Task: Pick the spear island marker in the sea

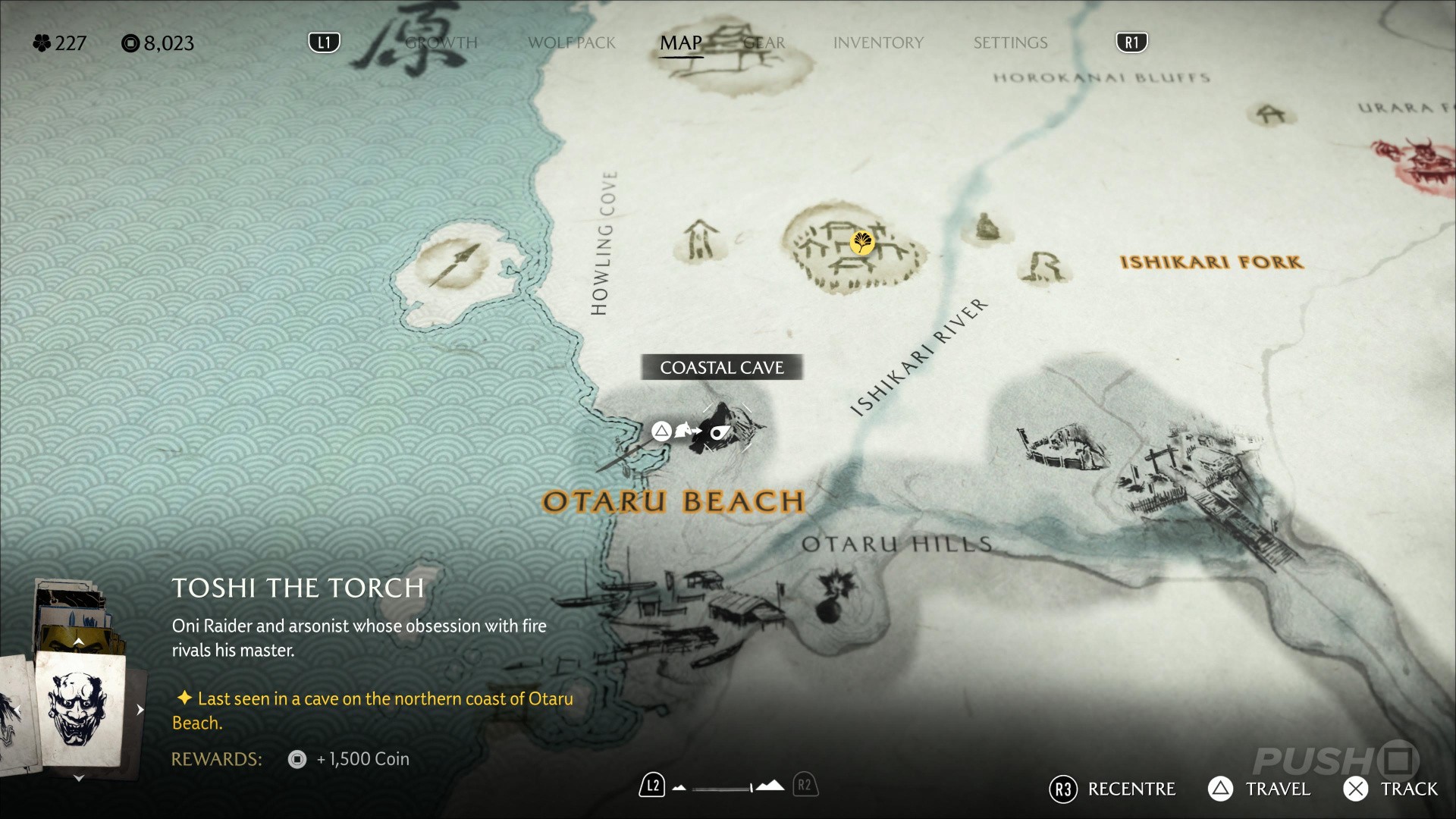Action: (x=455, y=264)
